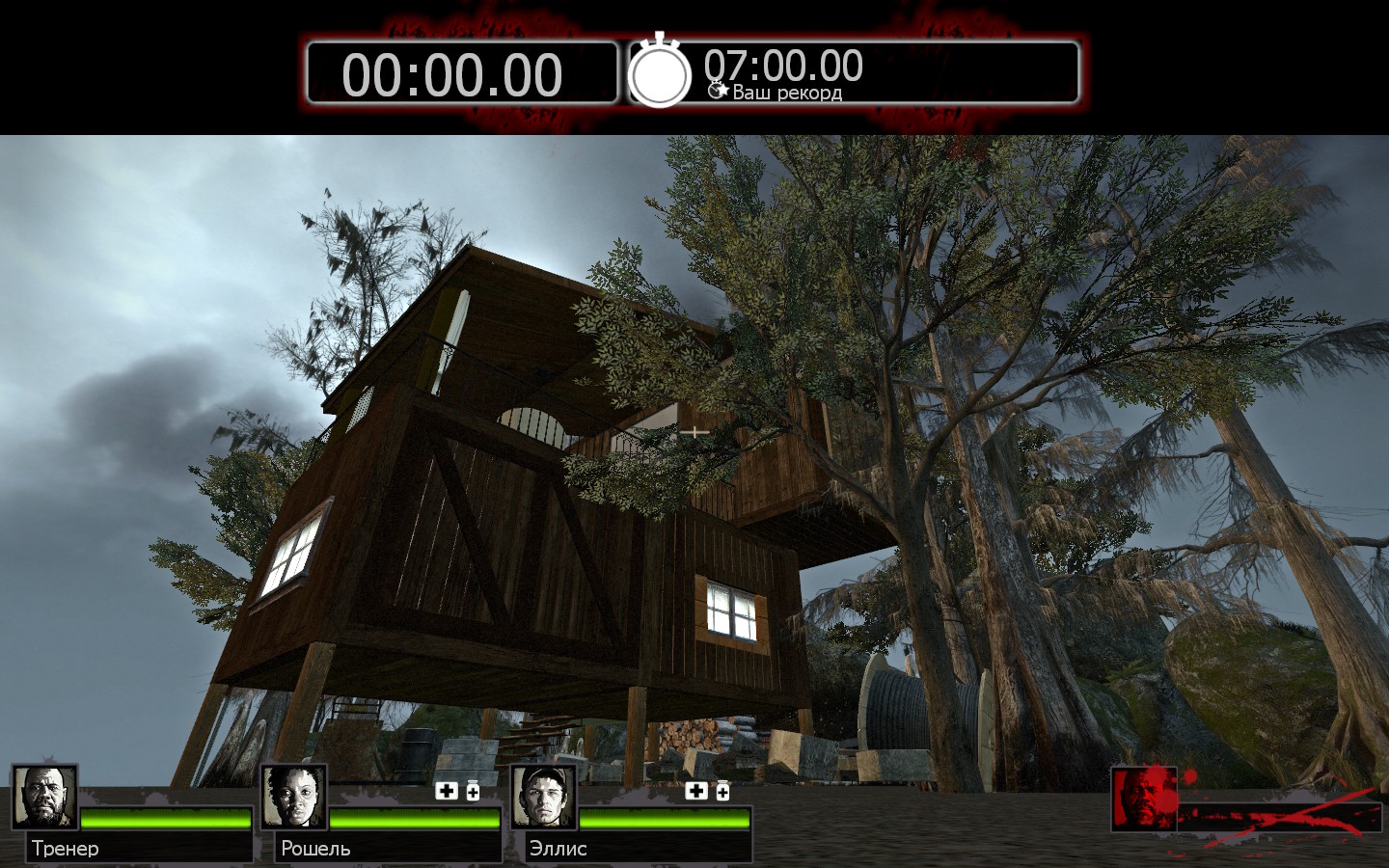Click the red player portrait

pyautogui.click(x=1144, y=799)
